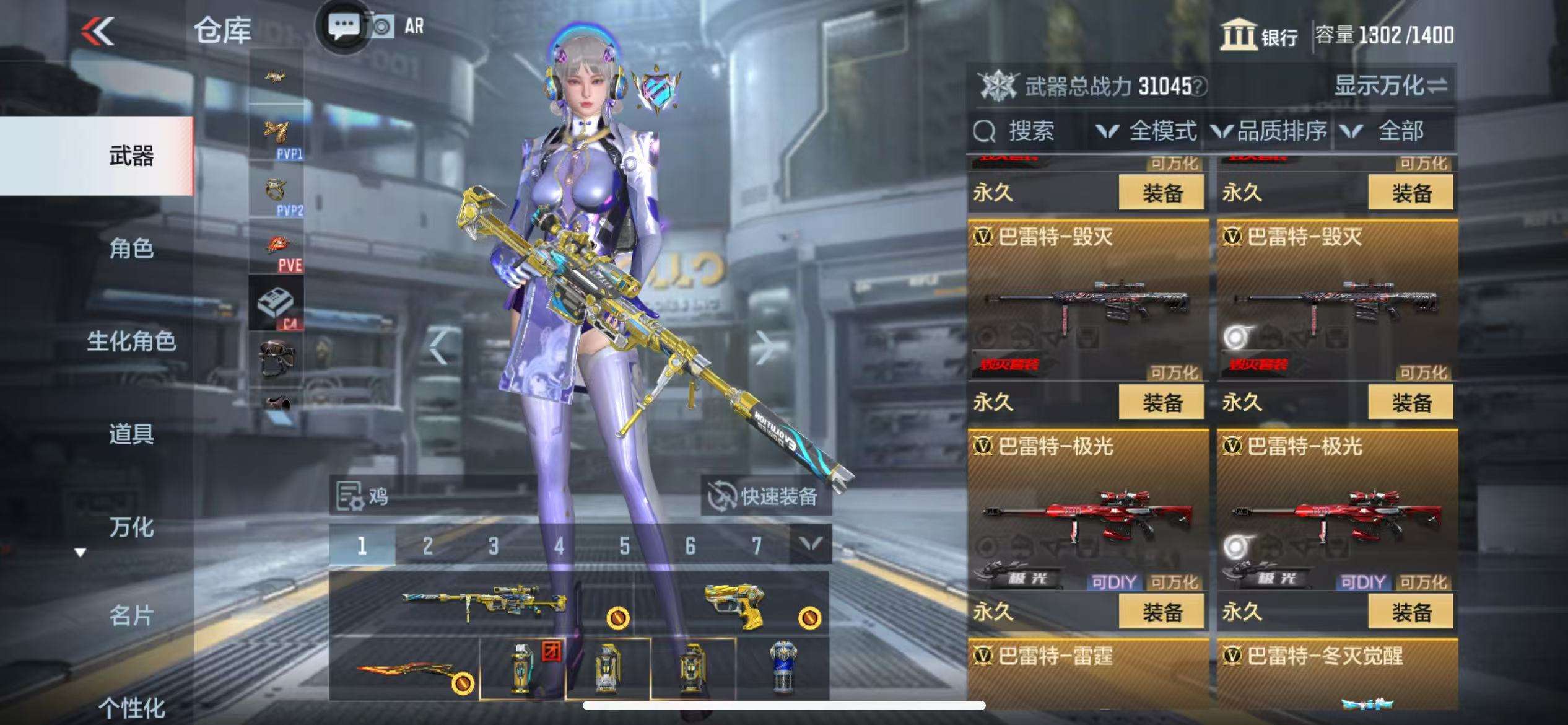Select the gold pistol secondary weapon slot
The image size is (1568, 725).
coord(734,604)
